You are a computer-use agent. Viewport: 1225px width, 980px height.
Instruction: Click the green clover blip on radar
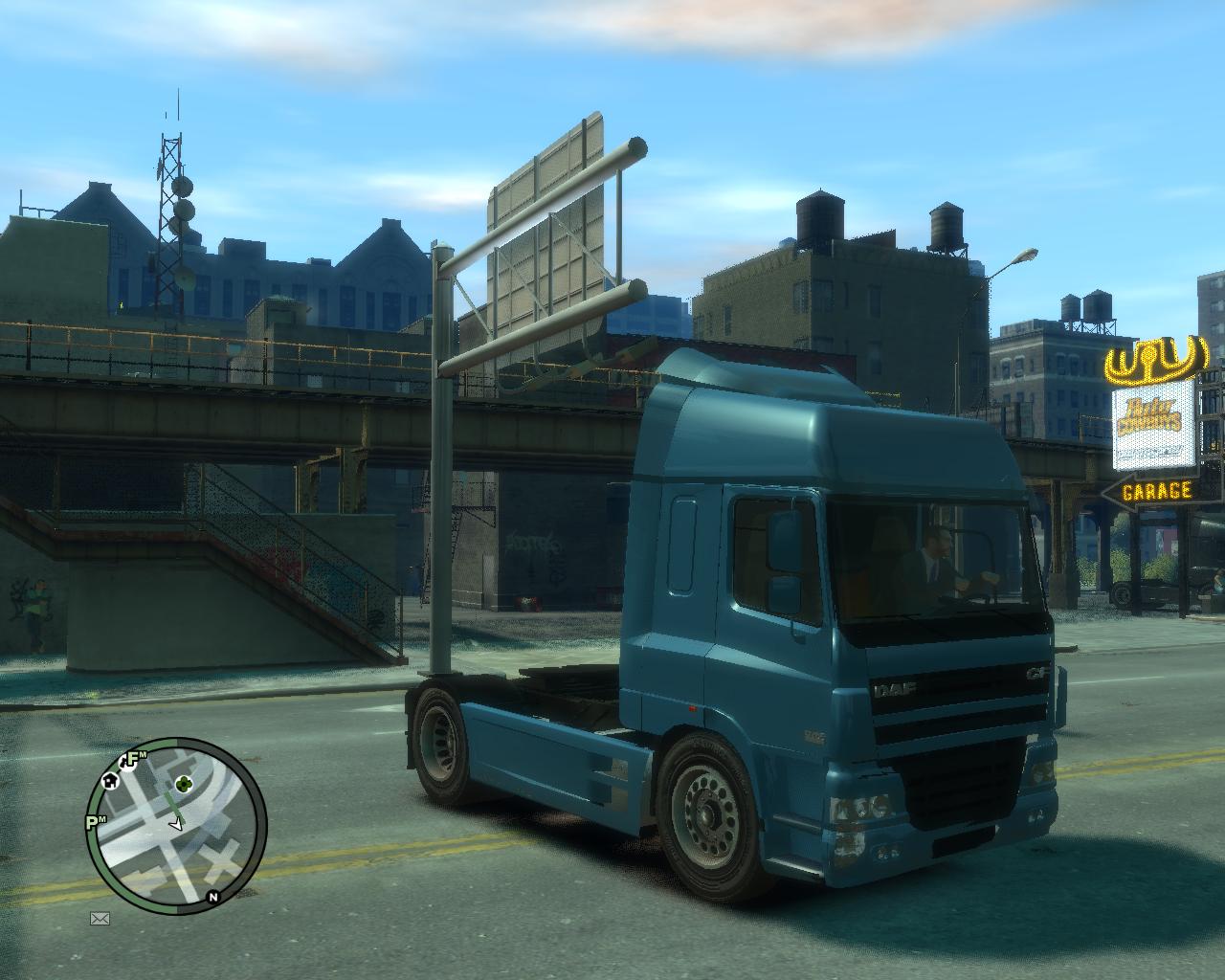coord(184,784)
